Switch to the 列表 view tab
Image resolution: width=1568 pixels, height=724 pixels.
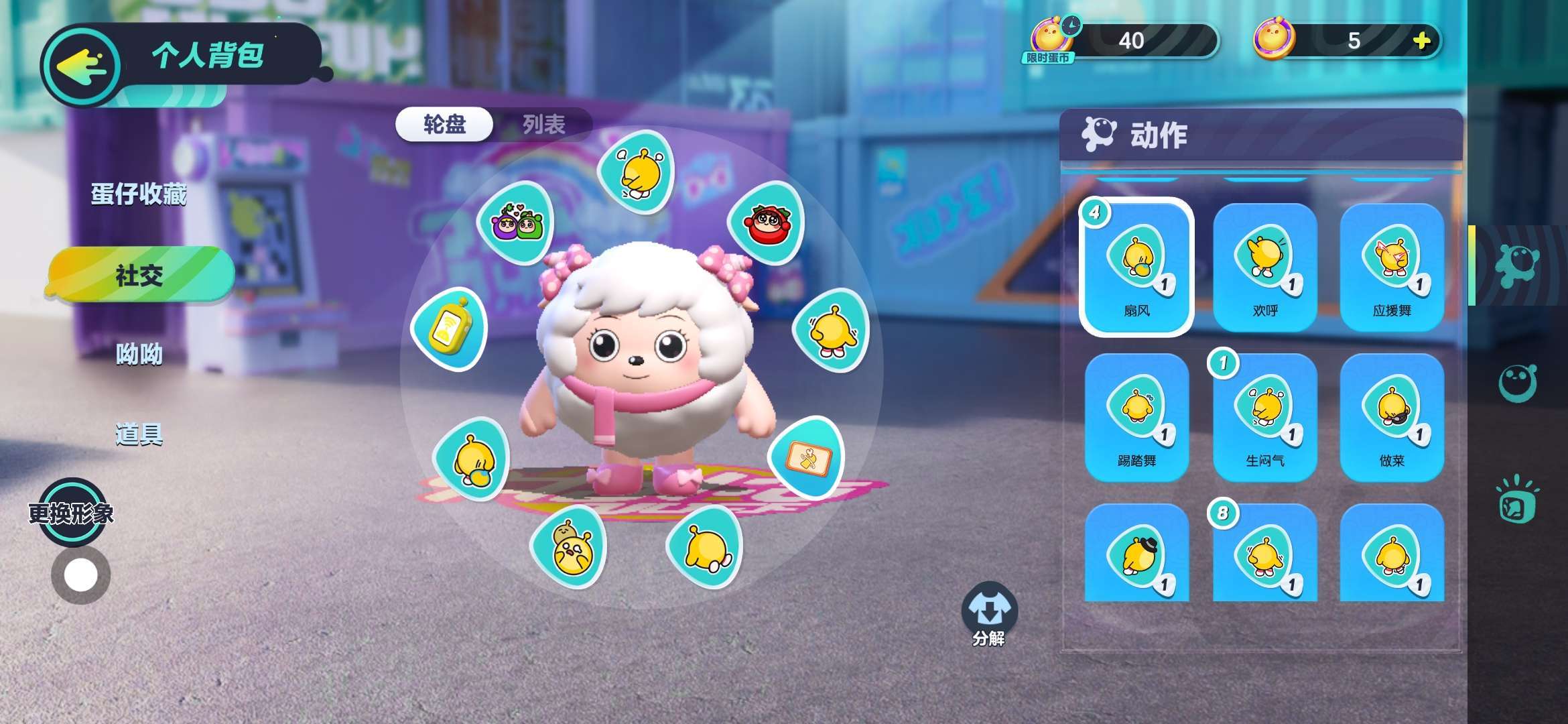543,124
